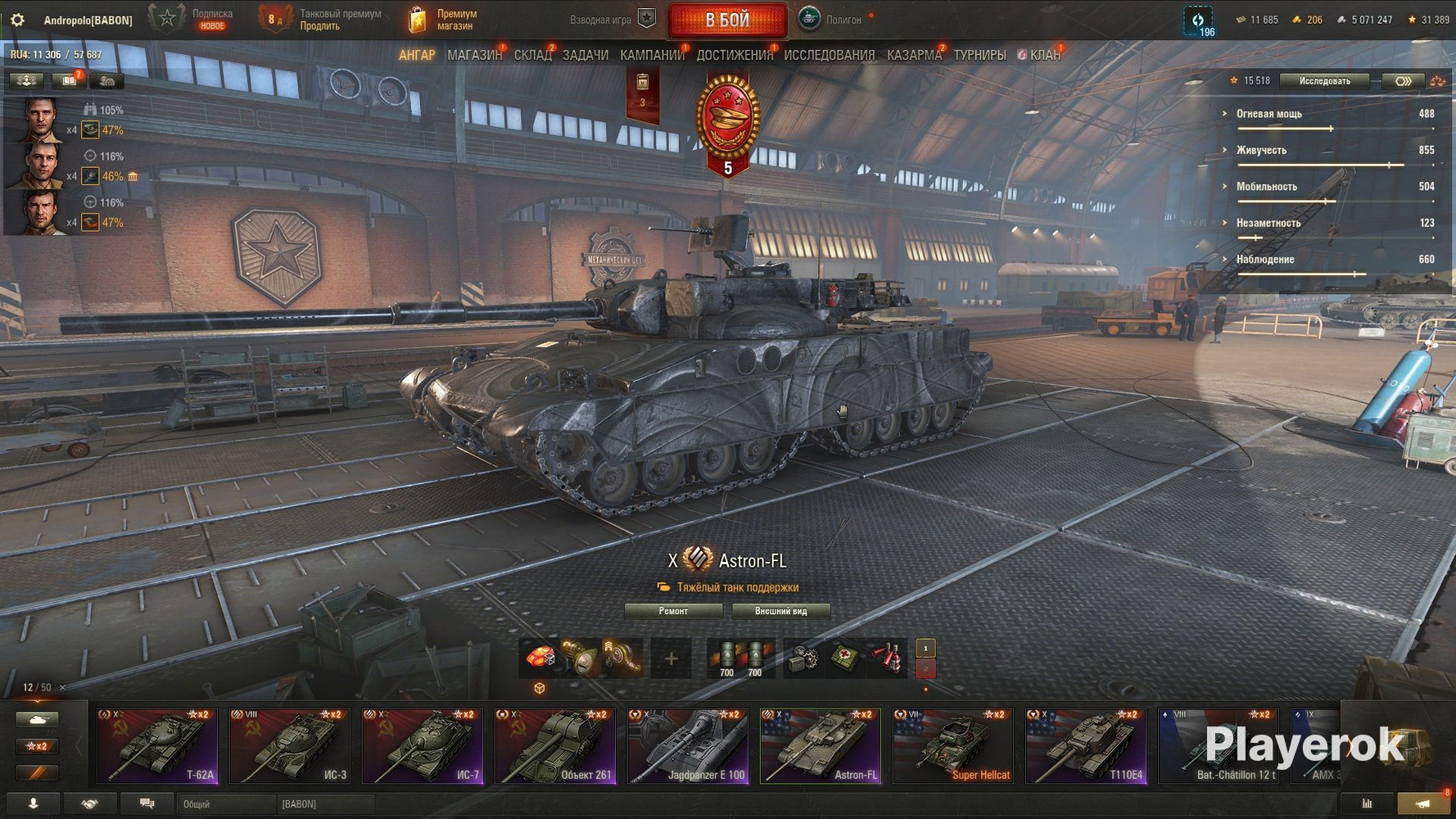Pick the Объект 261 tank card

(x=555, y=746)
